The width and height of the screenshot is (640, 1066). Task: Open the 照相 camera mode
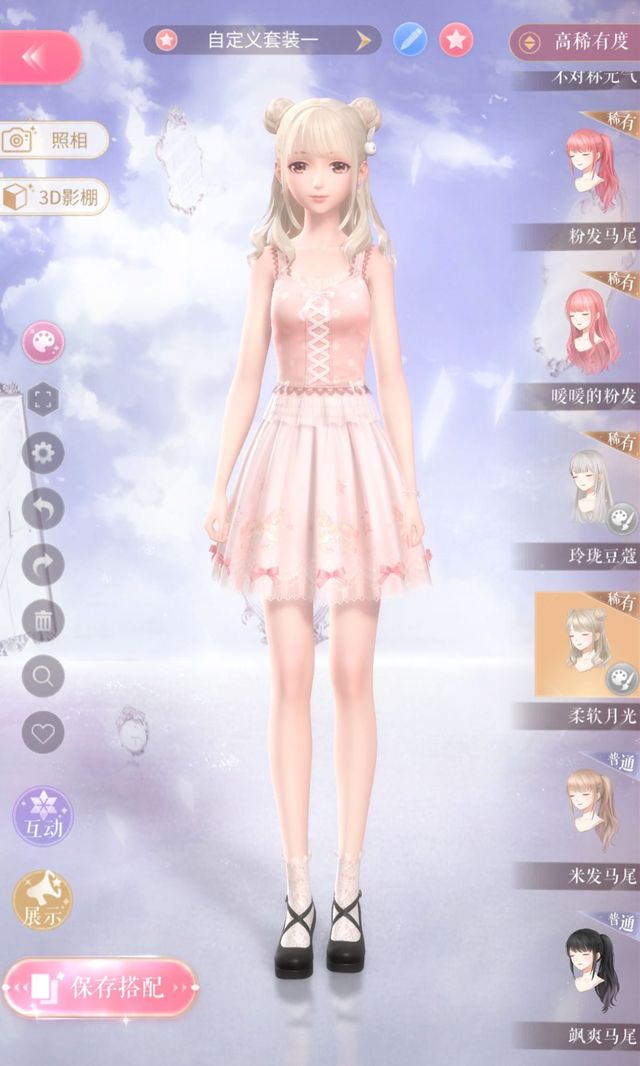[53, 140]
